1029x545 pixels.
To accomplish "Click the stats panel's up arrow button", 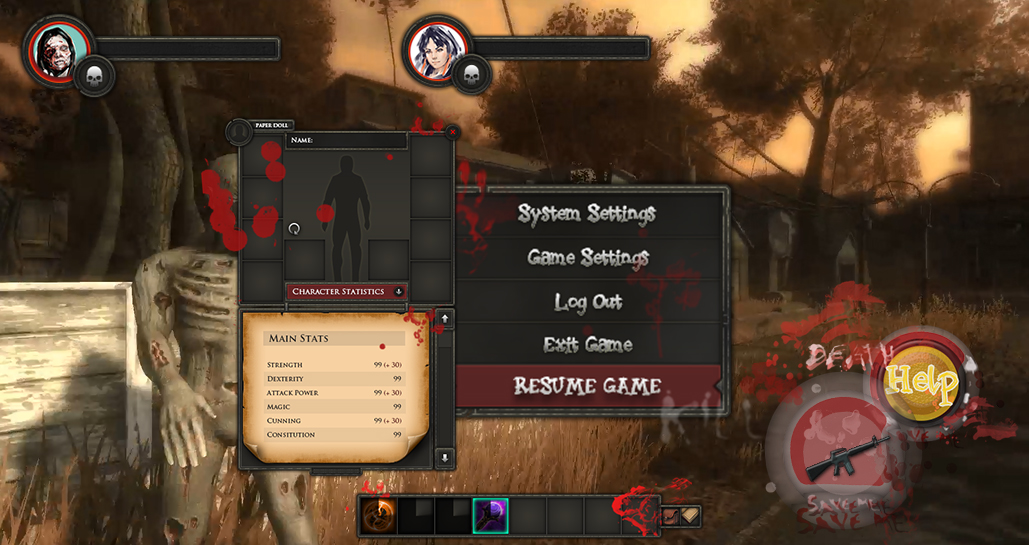I will [x=445, y=319].
